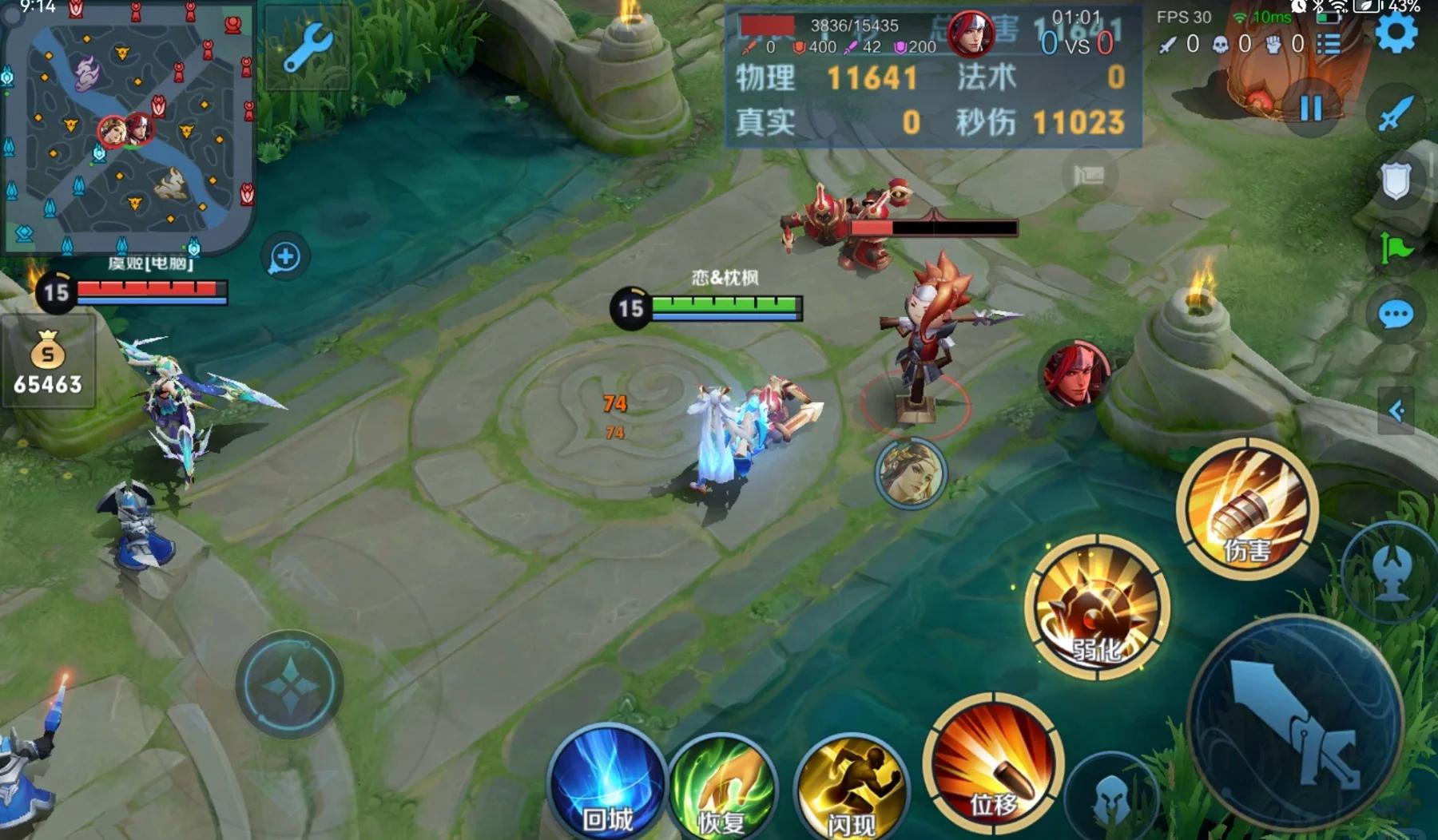Screen dimensions: 1438x840
Task: Send the shield defend signal
Action: pos(1396,180)
